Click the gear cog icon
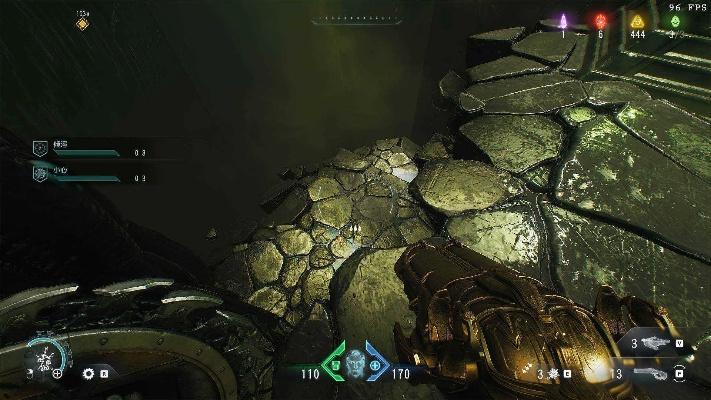711x400 pixels. (88, 373)
